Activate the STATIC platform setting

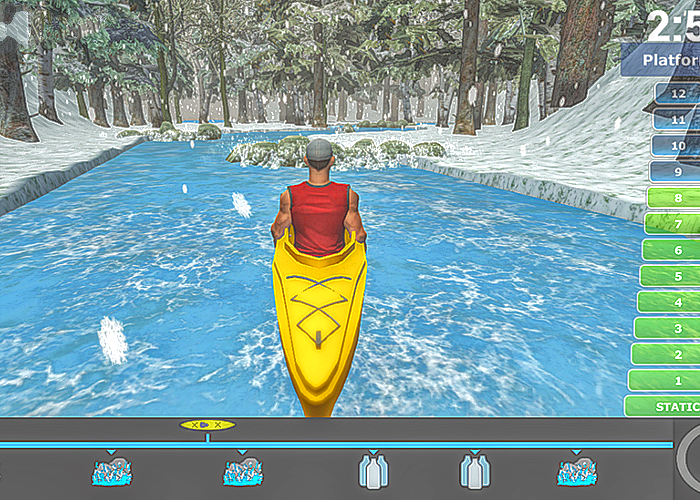663,406
